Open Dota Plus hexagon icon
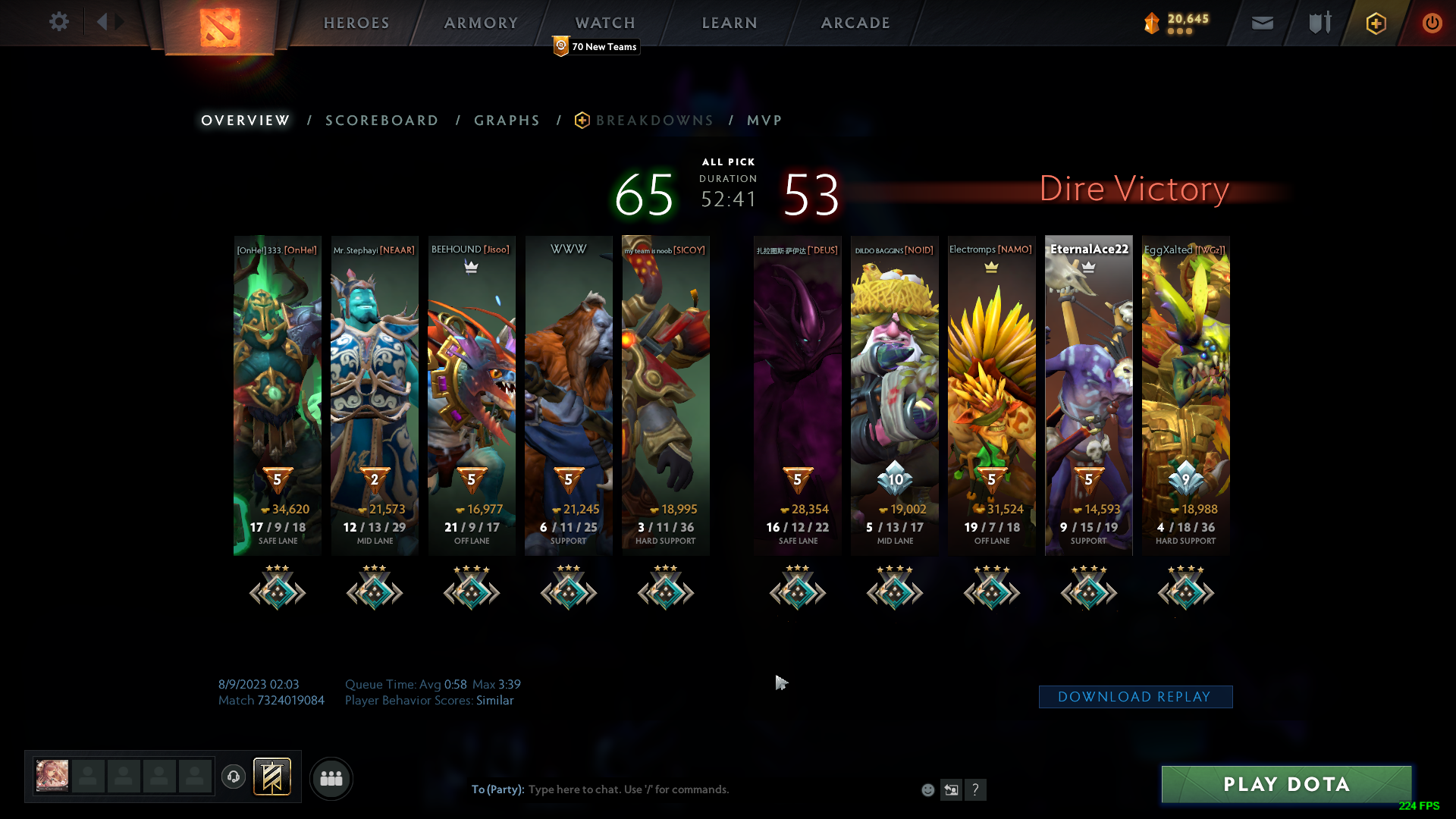The image size is (1456, 819). (1375, 23)
